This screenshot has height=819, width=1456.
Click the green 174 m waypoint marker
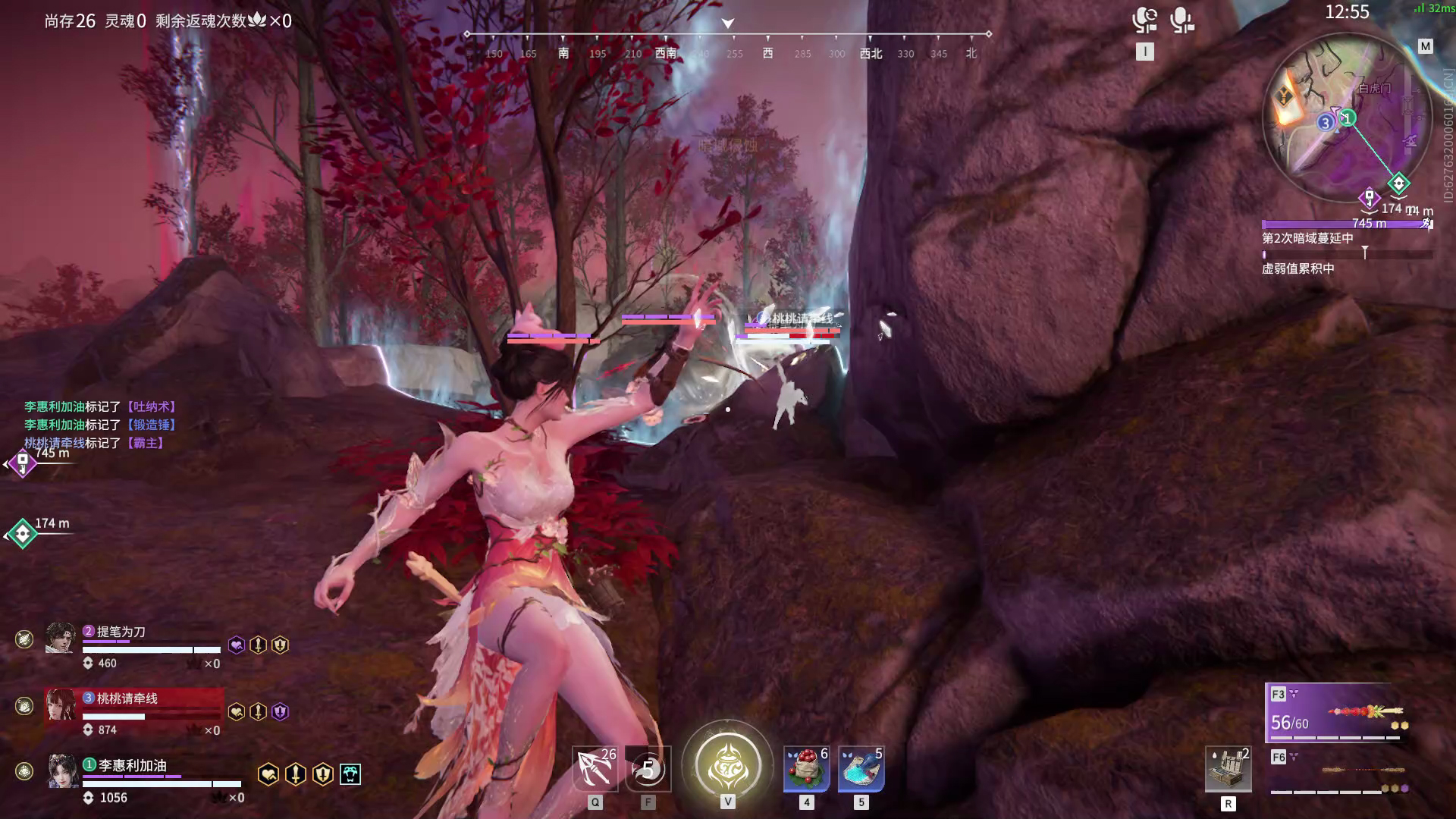click(23, 534)
